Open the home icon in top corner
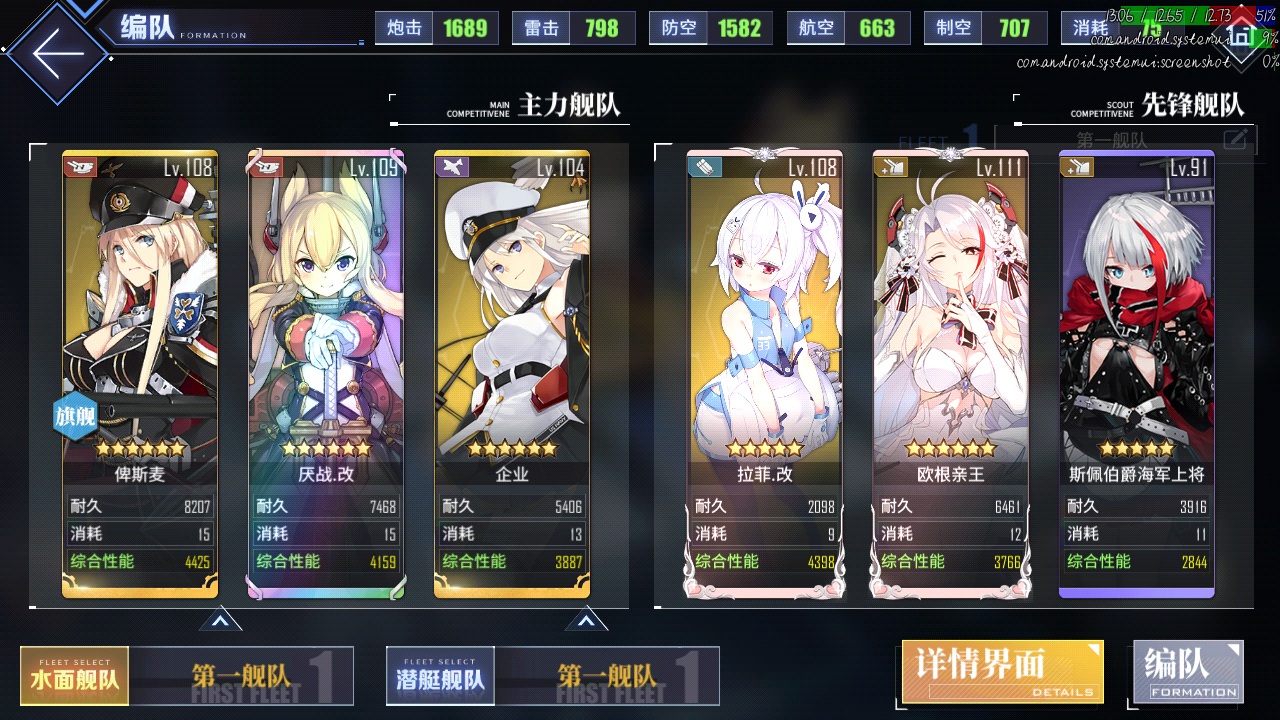1280x720 pixels. [x=1242, y=38]
